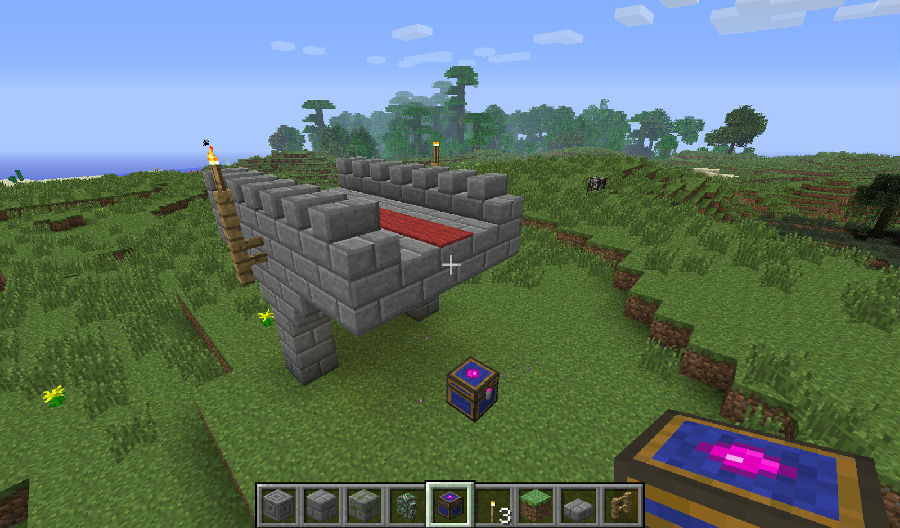Screen dimensions: 900x528
Task: Select the plain stone brick block slot
Action: [320, 504]
